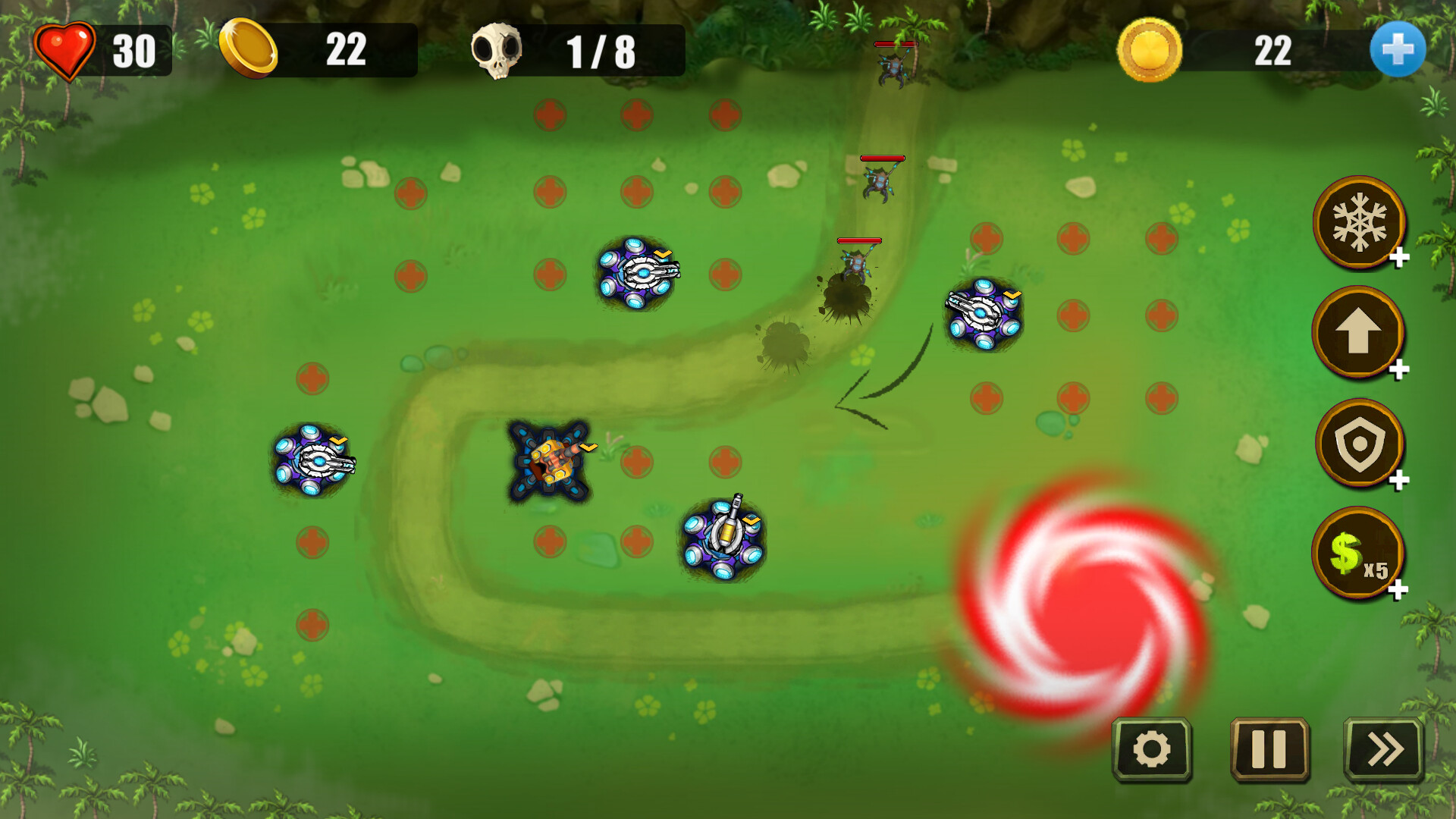Use the green upgrade arrow ability
The image size is (1456, 819).
(x=1360, y=334)
